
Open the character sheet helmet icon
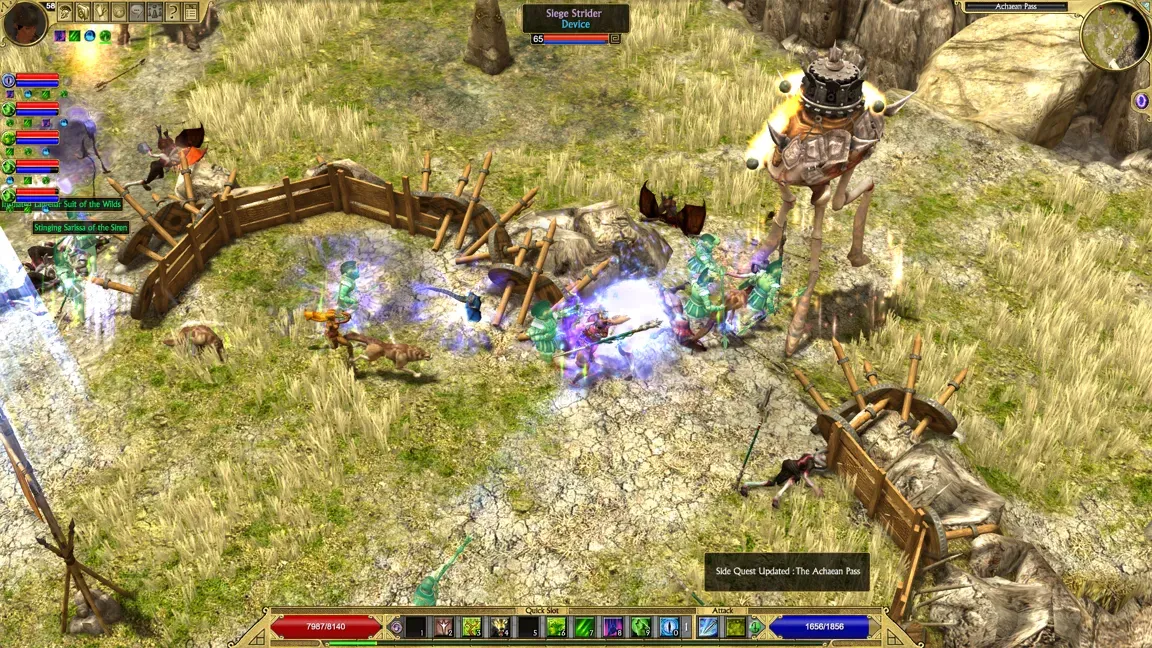click(x=65, y=12)
